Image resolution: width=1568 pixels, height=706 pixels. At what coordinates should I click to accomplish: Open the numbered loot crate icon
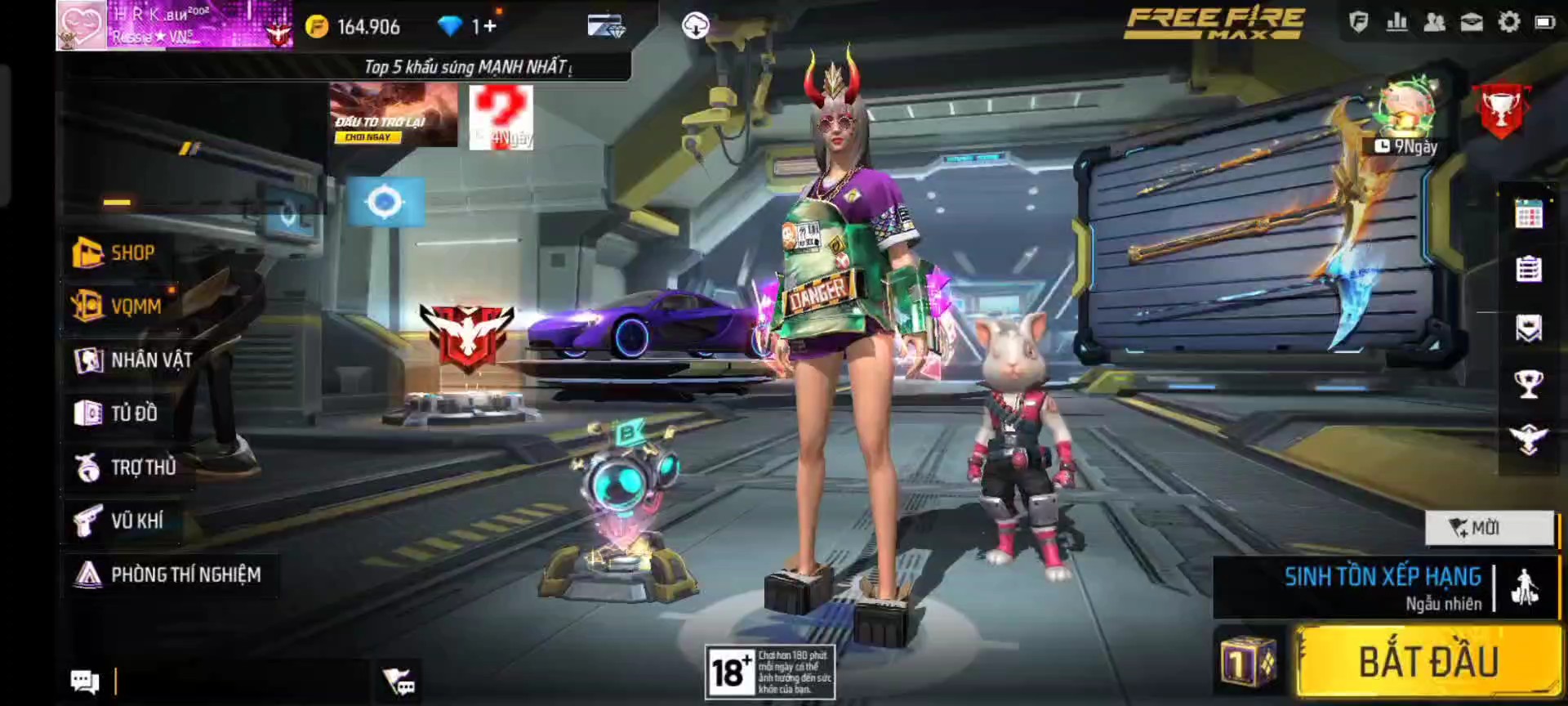[1247, 662]
